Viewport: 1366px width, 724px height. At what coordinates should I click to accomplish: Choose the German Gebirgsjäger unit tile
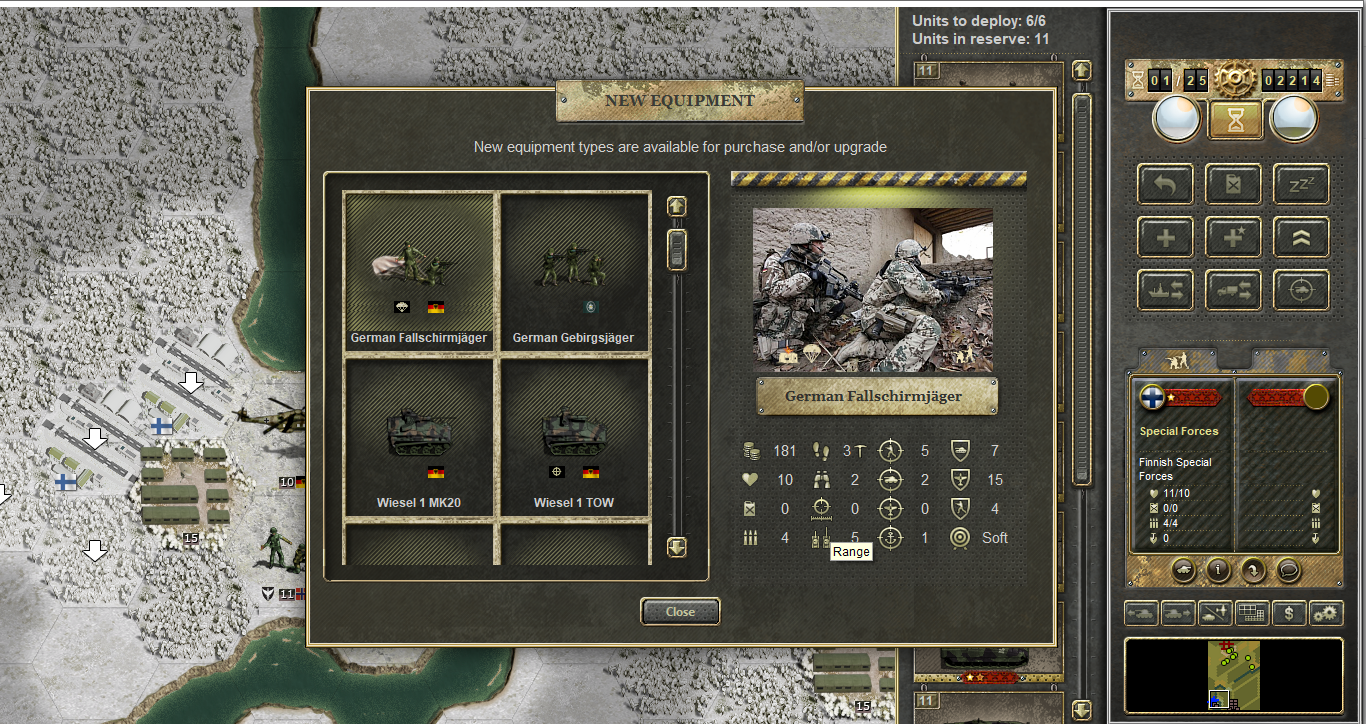coord(573,270)
